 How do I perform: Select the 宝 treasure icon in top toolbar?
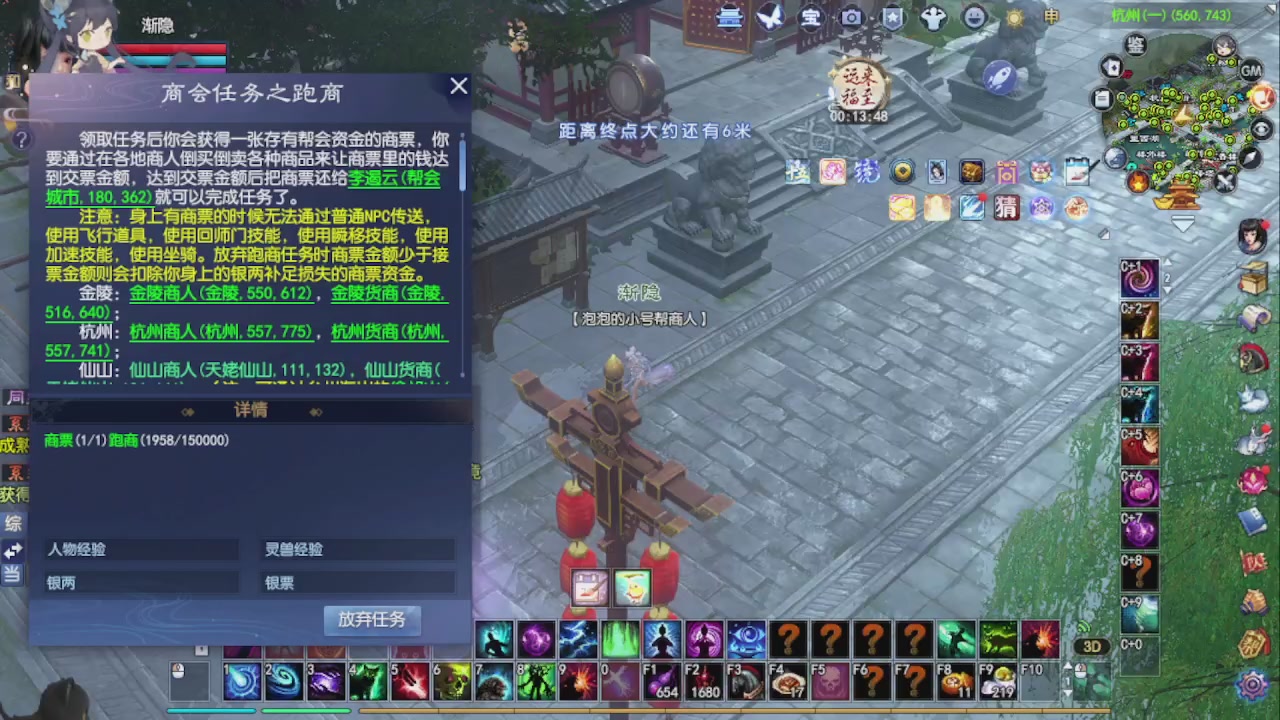[x=811, y=17]
